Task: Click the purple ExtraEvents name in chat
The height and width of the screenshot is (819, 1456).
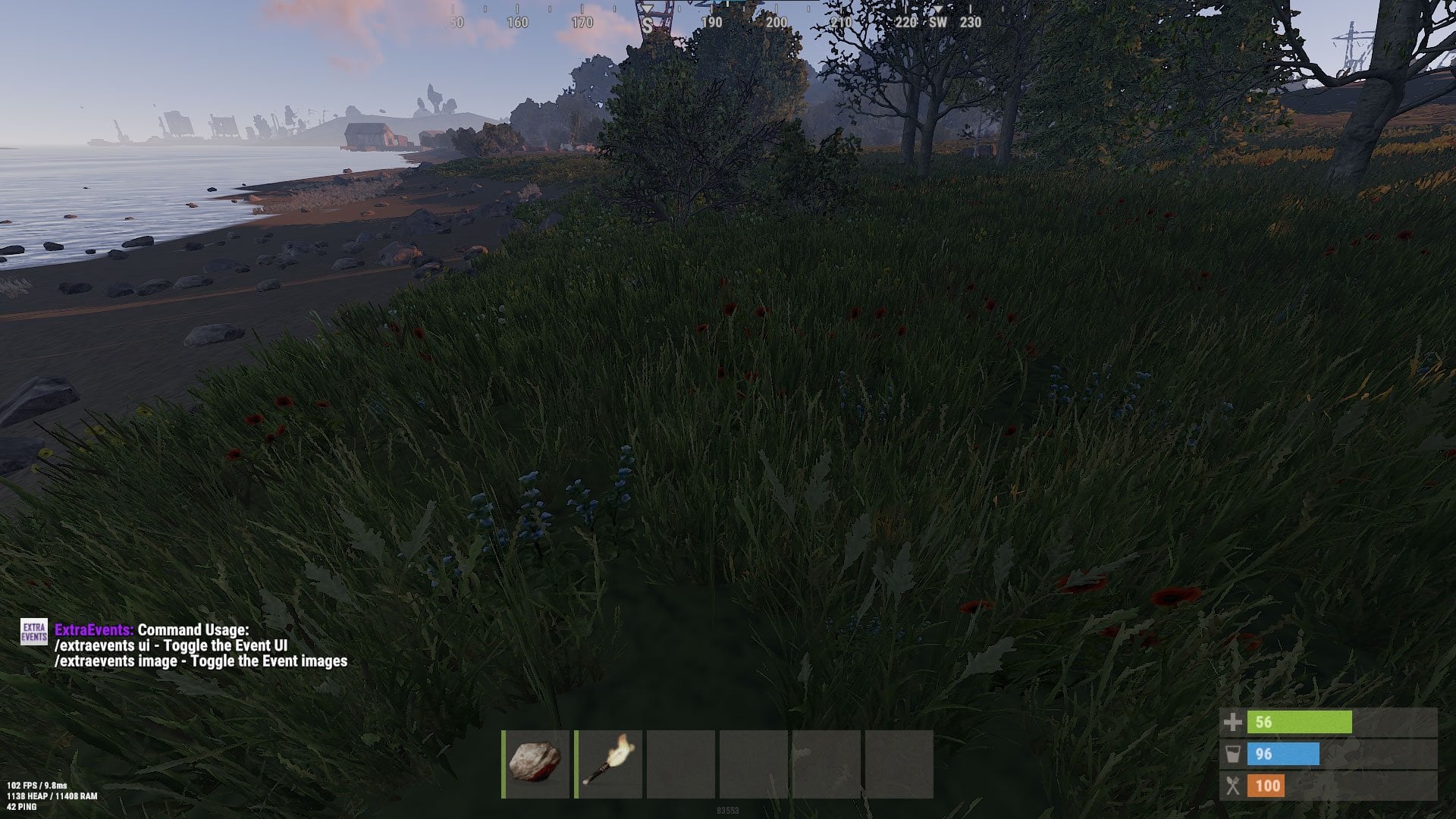Action: point(93,629)
